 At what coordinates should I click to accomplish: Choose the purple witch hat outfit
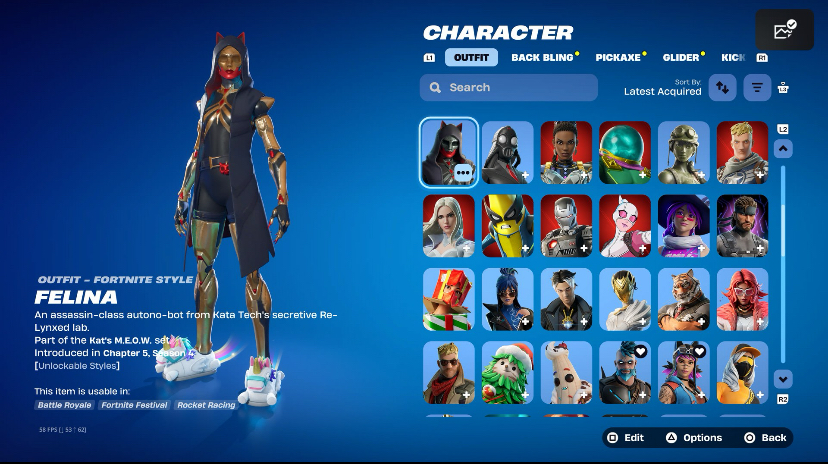[684, 225]
